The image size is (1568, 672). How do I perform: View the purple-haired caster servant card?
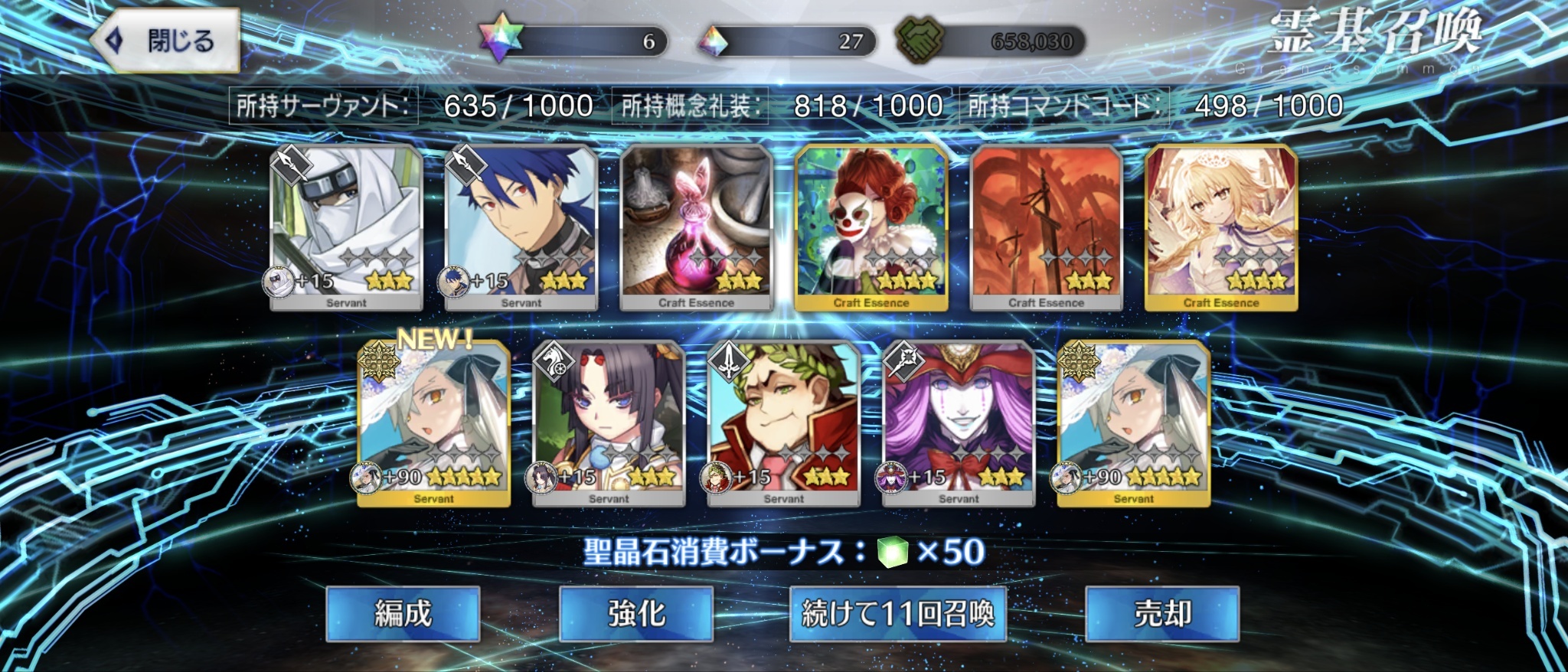(959, 422)
